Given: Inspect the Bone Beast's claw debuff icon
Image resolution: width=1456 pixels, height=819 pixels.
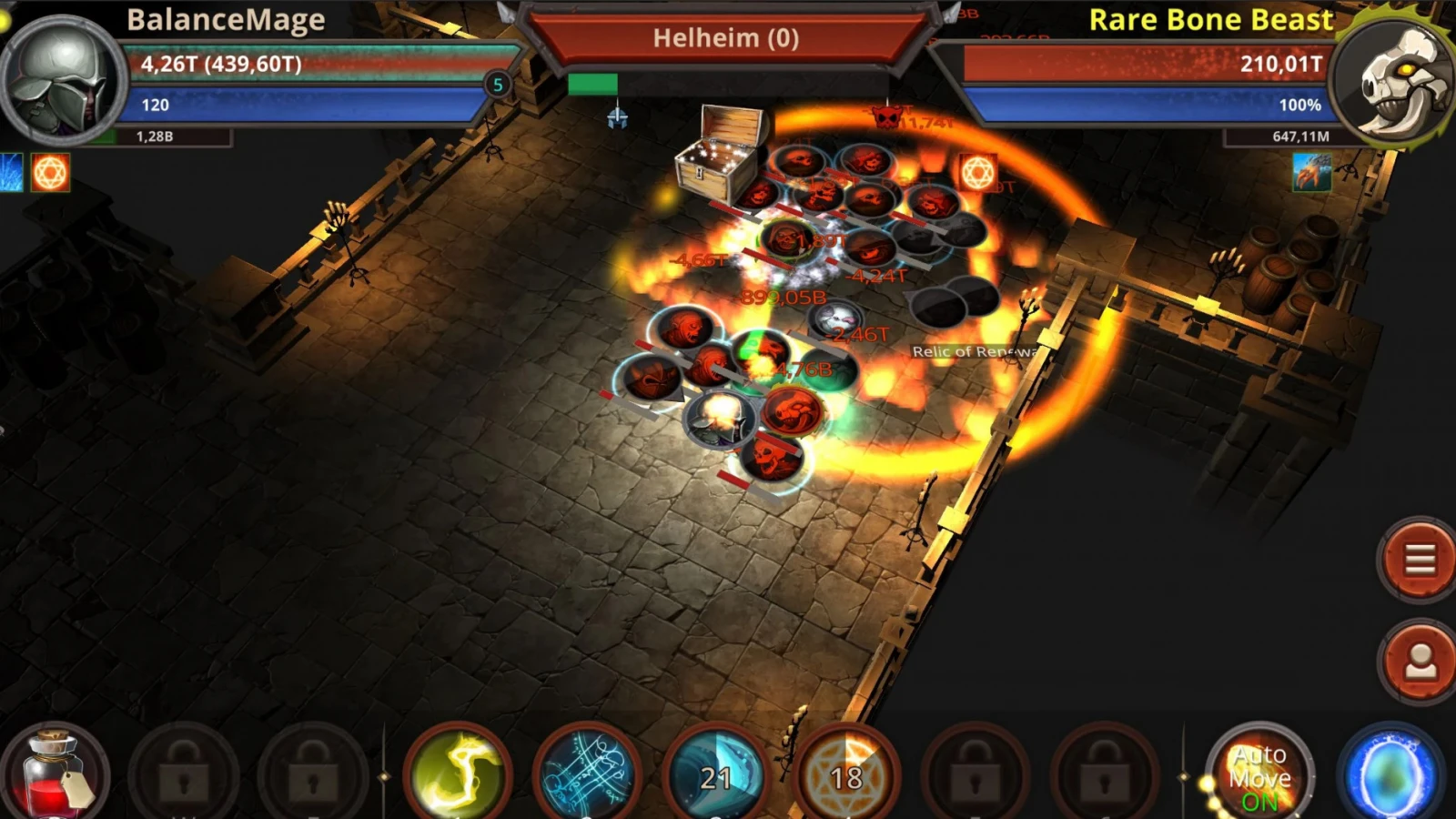Looking at the screenshot, I should [x=1311, y=172].
